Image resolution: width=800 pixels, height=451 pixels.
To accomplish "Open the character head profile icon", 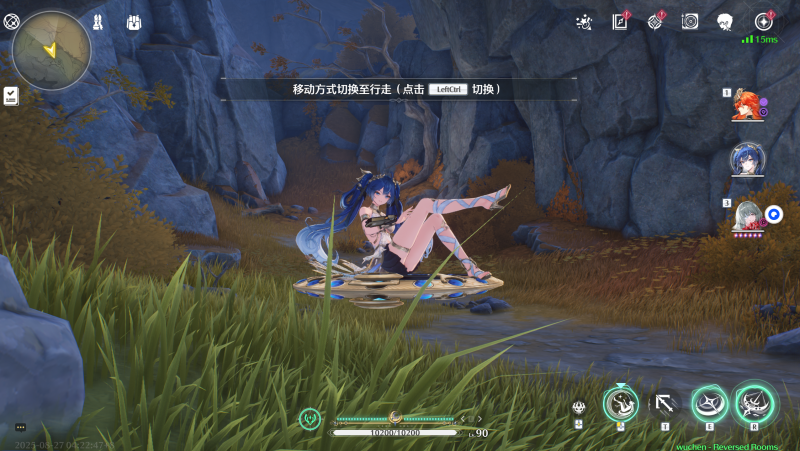I will coord(725,21).
